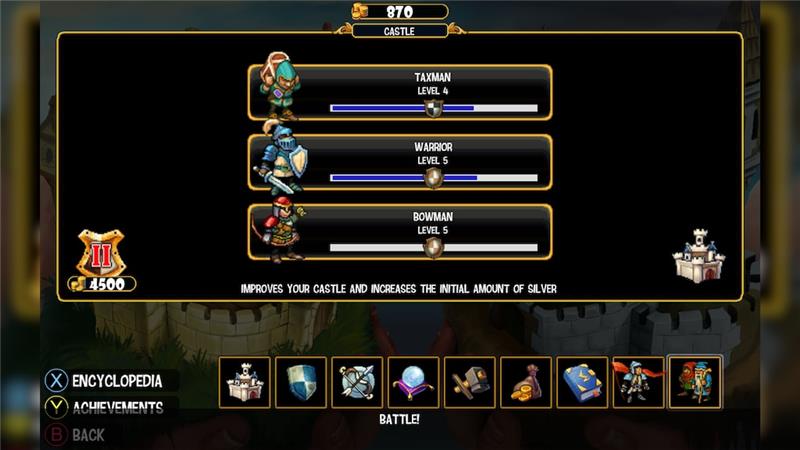Screen dimensions: 800x450
Task: Choose the crystal ball icon
Action: point(413,382)
